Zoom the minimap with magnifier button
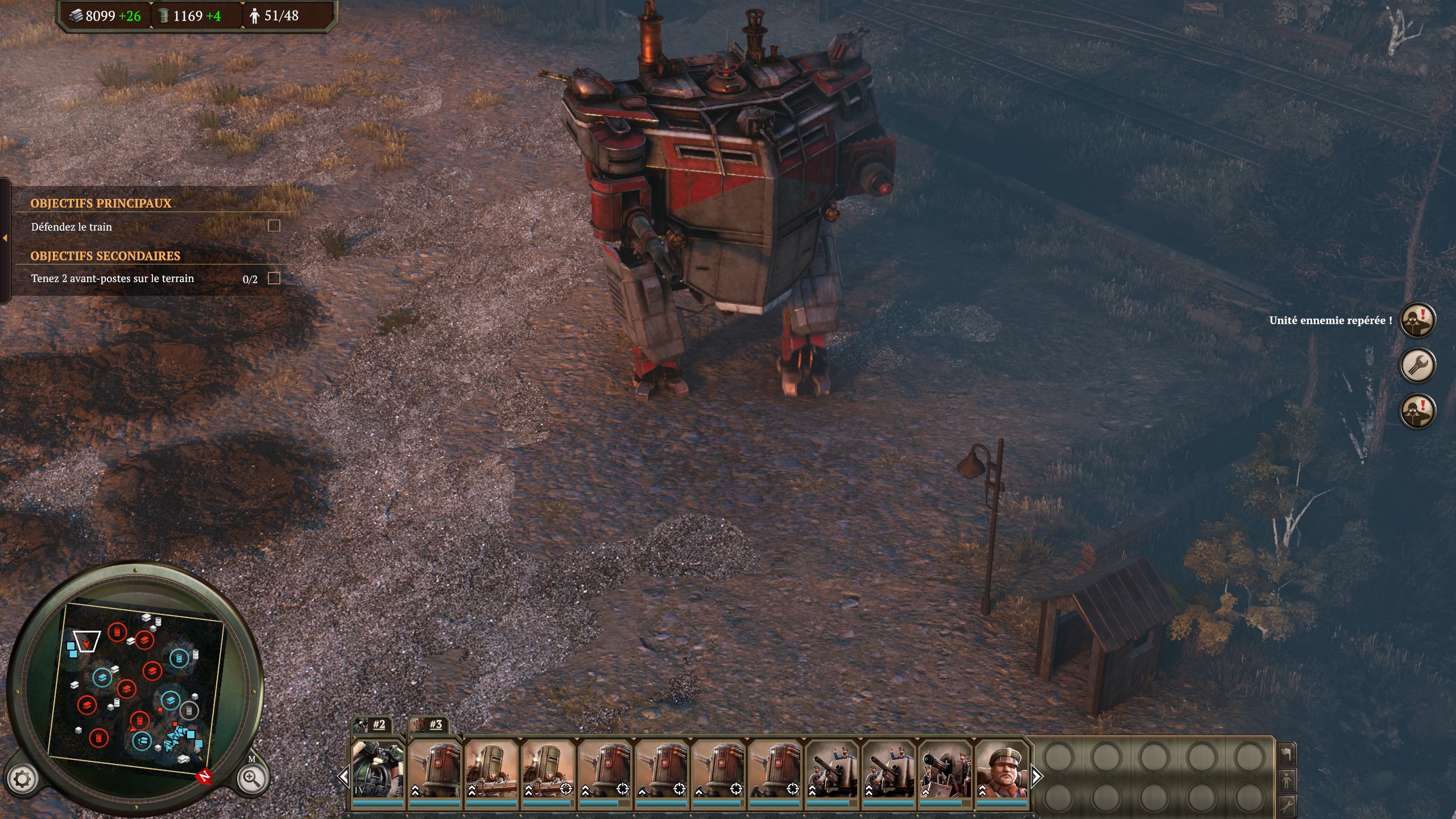The height and width of the screenshot is (819, 1456). click(x=251, y=778)
